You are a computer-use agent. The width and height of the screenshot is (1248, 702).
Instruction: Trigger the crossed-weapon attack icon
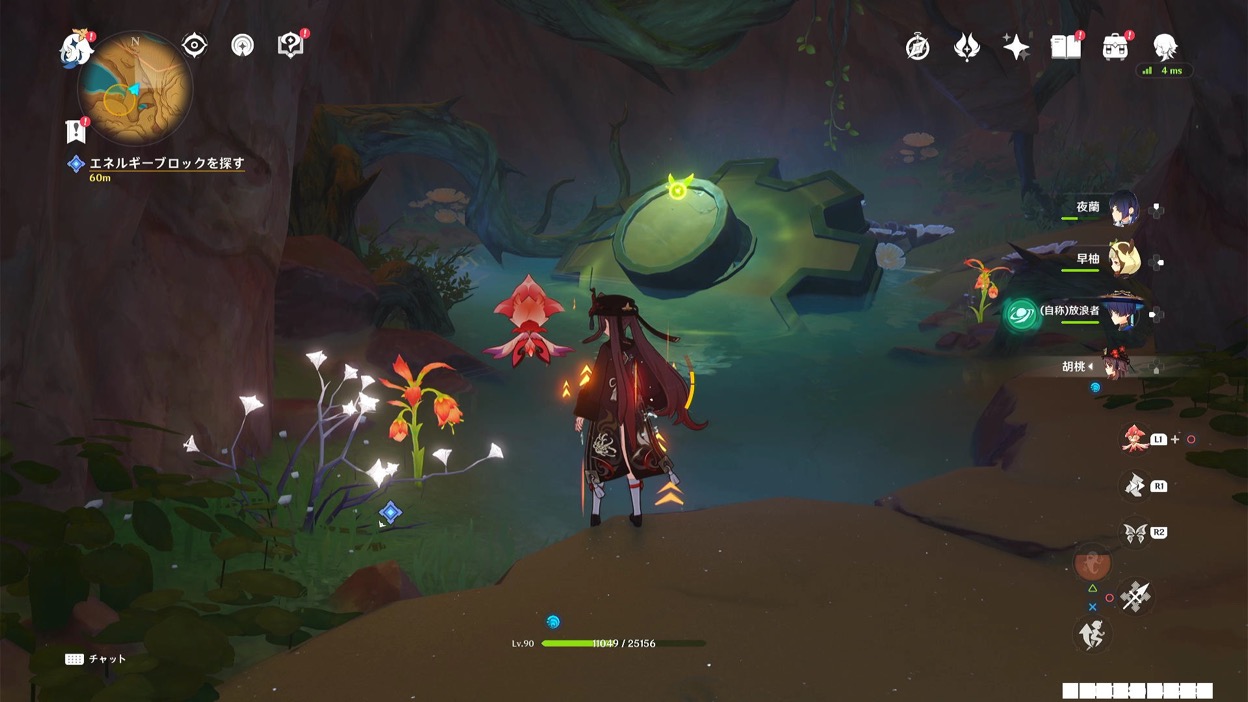pyautogui.click(x=1136, y=597)
